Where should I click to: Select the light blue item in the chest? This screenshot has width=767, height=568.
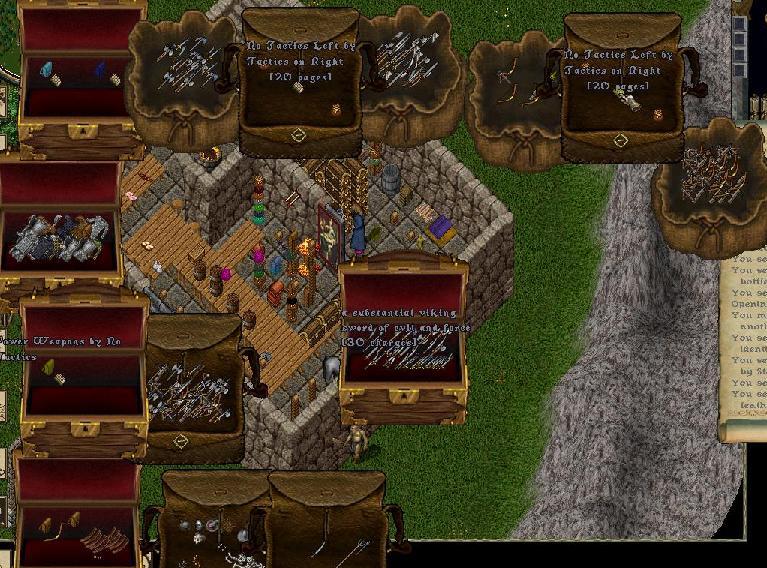[45, 70]
